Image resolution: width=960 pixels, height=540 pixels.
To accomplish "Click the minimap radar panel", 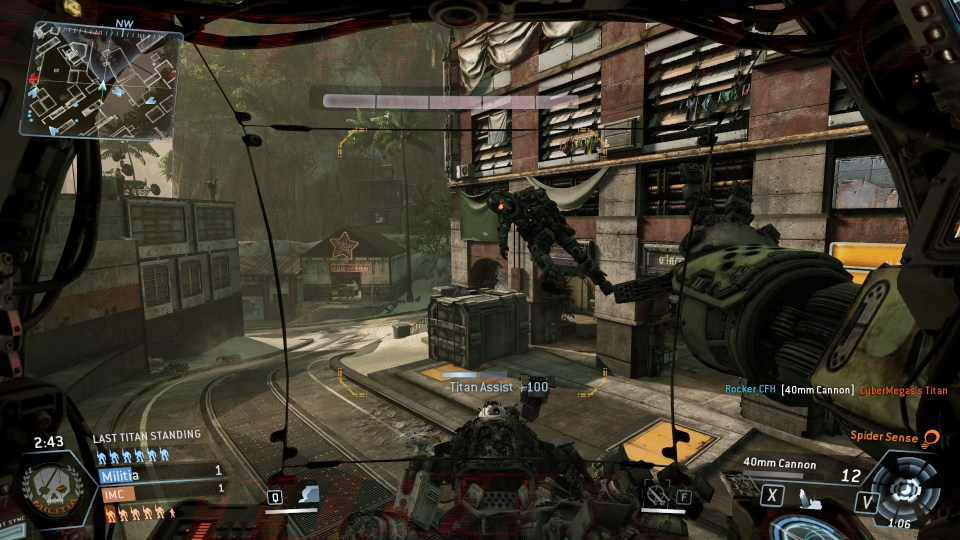I will coord(106,80).
